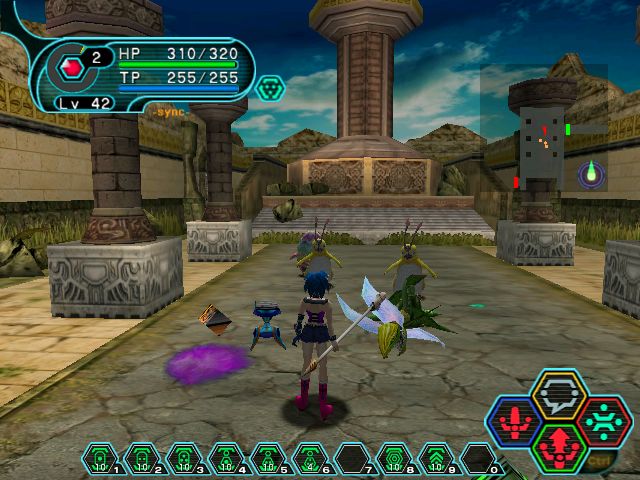This screenshot has height=480, width=640.
Task: Use the red-bordered teal technique hexagon
Action: [602, 420]
